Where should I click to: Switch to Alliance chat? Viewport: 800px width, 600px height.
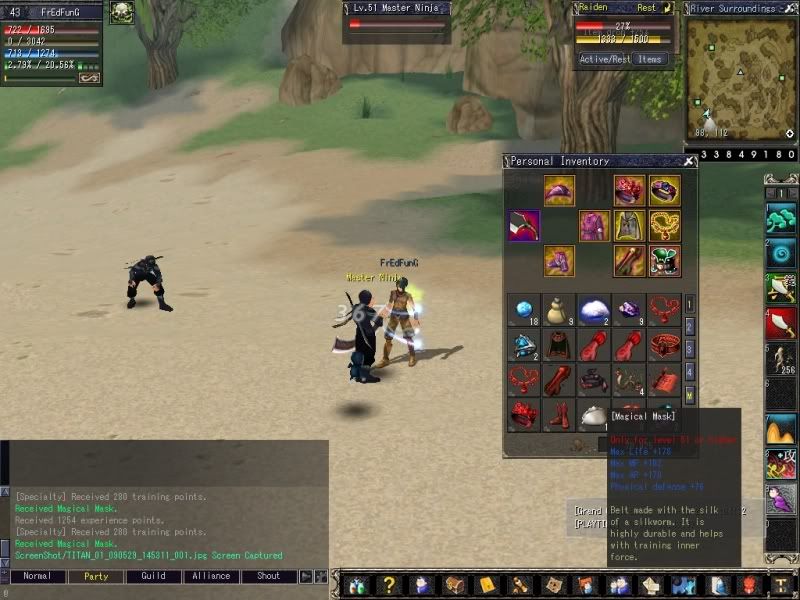(211, 577)
